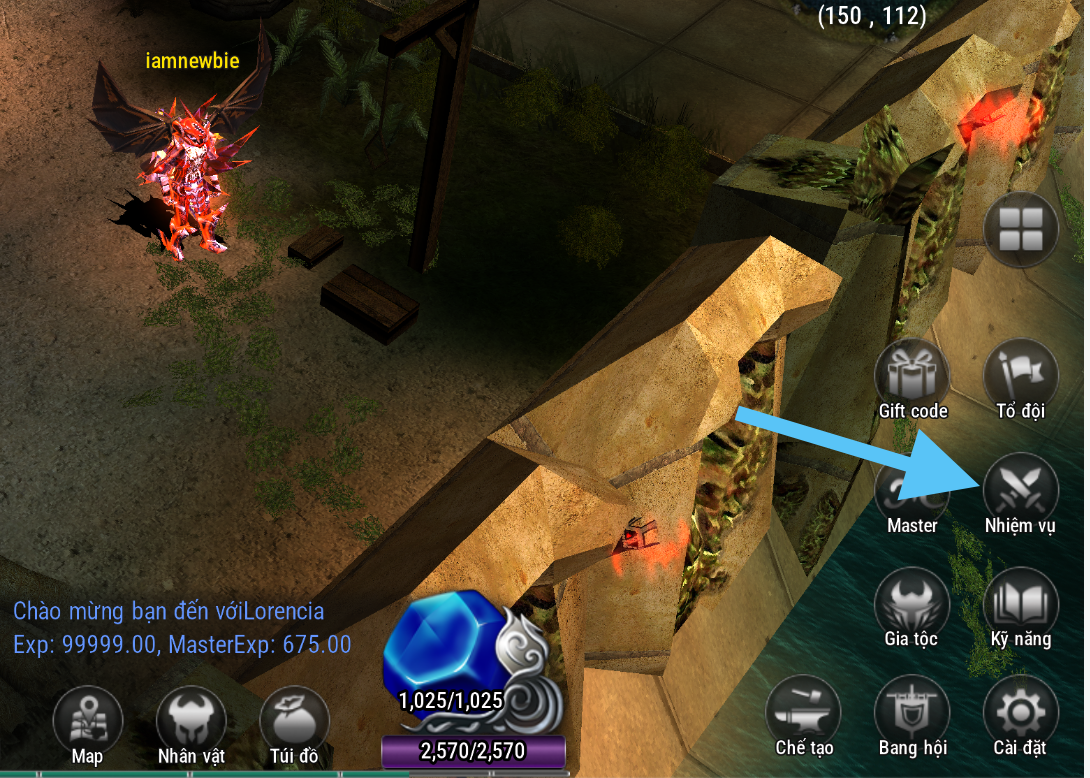Open the Nhân vật character screen
1090x778 pixels.
[x=191, y=721]
